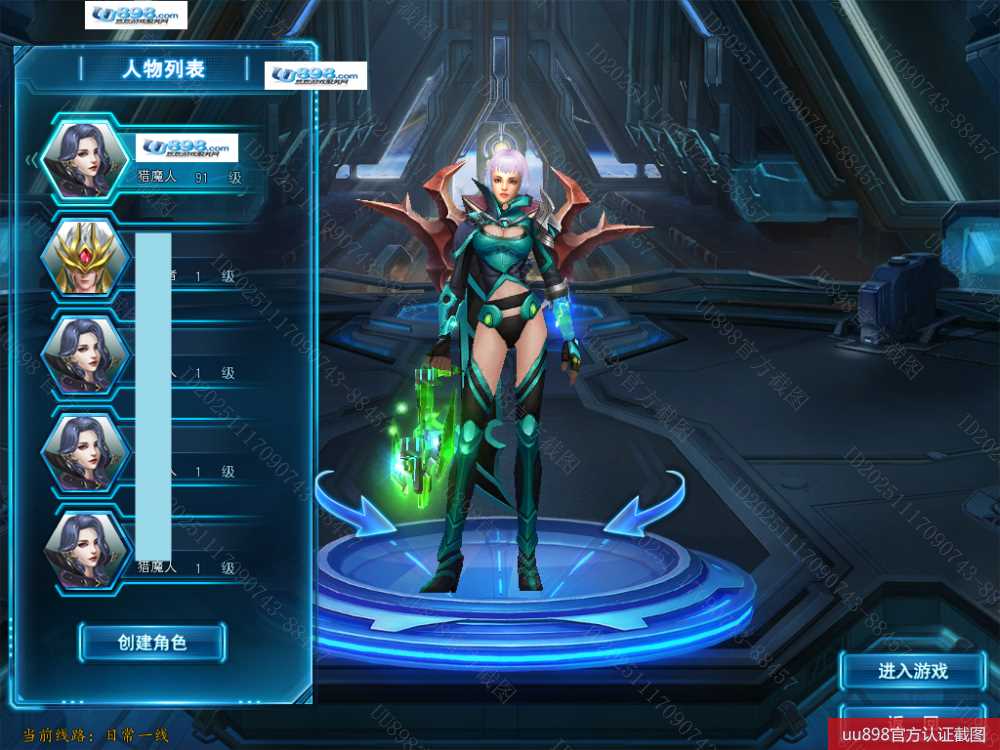Choose the golden-helmet level 1 character
Image resolution: width=1000 pixels, height=750 pixels.
click(x=85, y=258)
